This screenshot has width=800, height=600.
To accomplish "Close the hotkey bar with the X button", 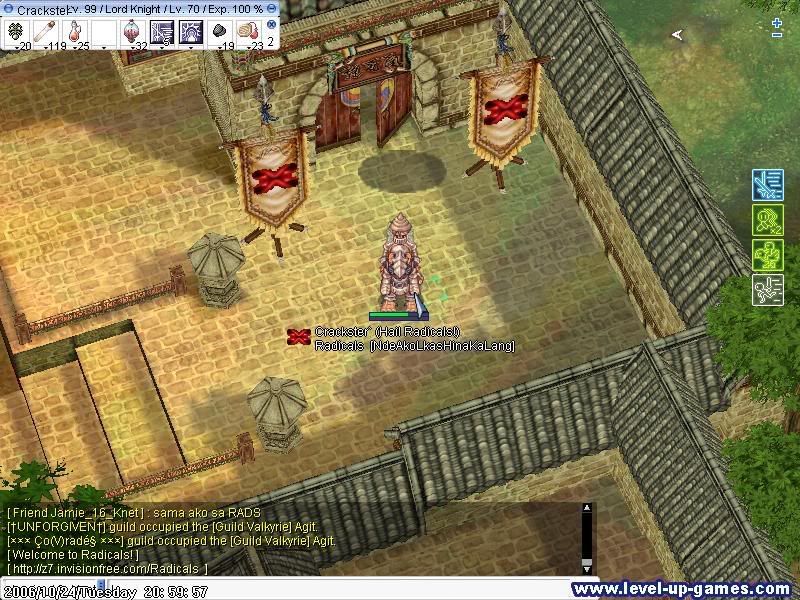I will coord(272,24).
